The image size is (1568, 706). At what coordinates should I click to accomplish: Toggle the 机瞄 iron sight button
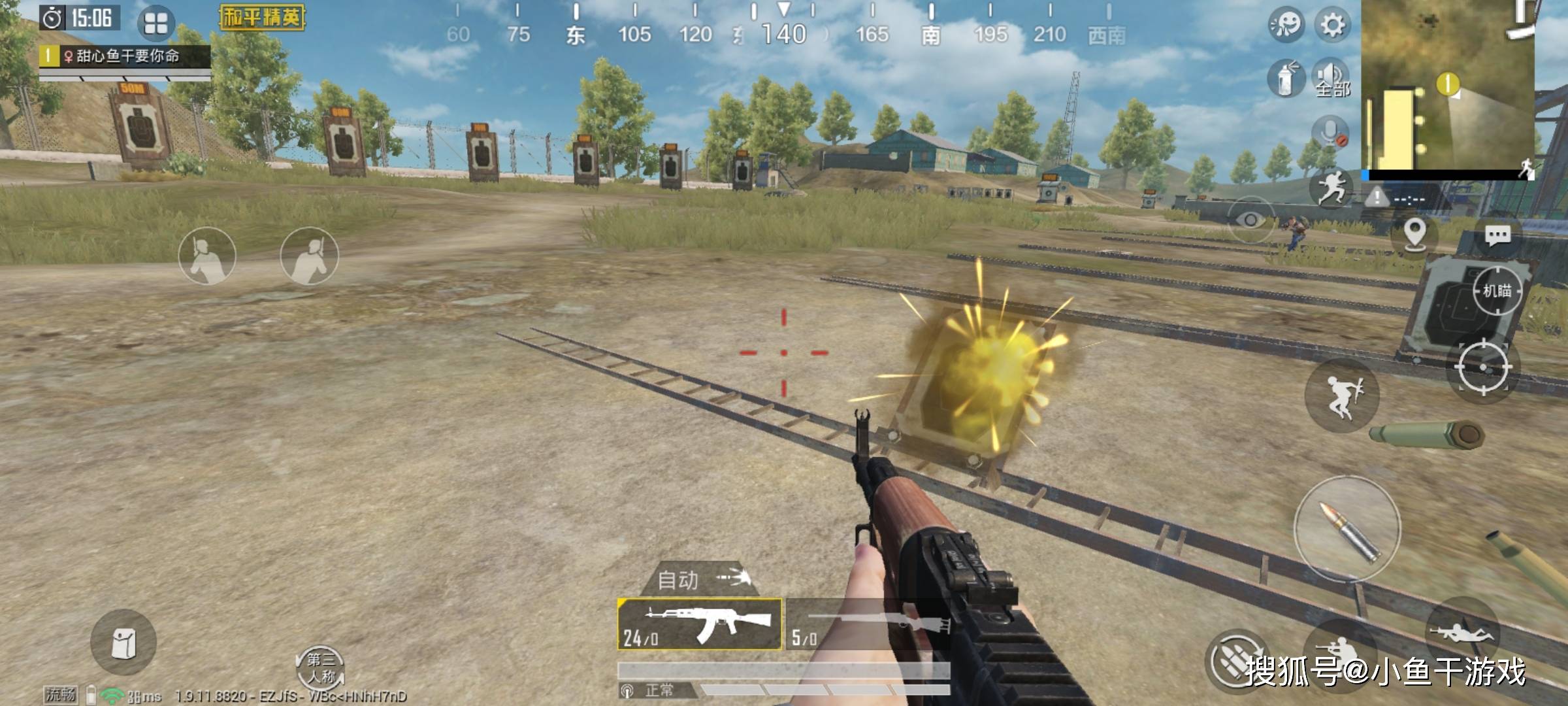tap(1496, 291)
